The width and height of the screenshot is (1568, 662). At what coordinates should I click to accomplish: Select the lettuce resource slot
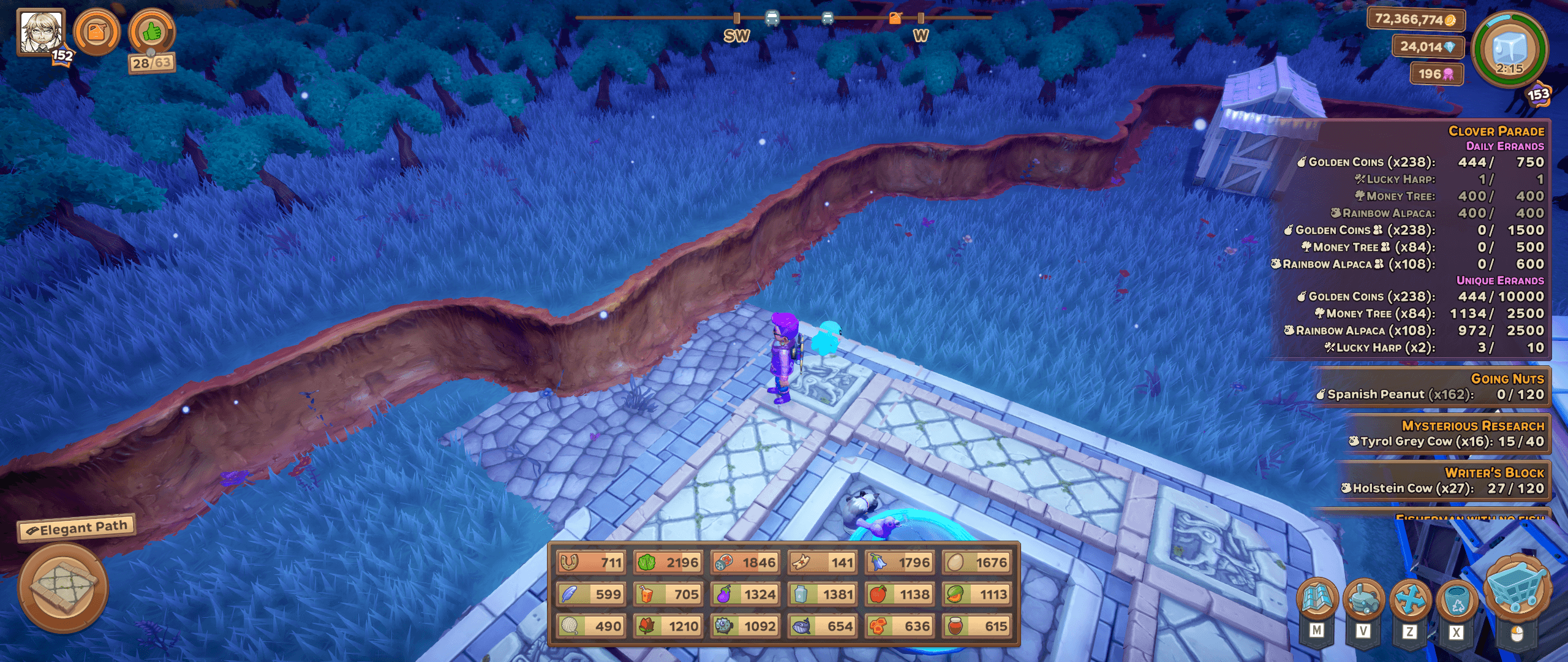click(668, 562)
